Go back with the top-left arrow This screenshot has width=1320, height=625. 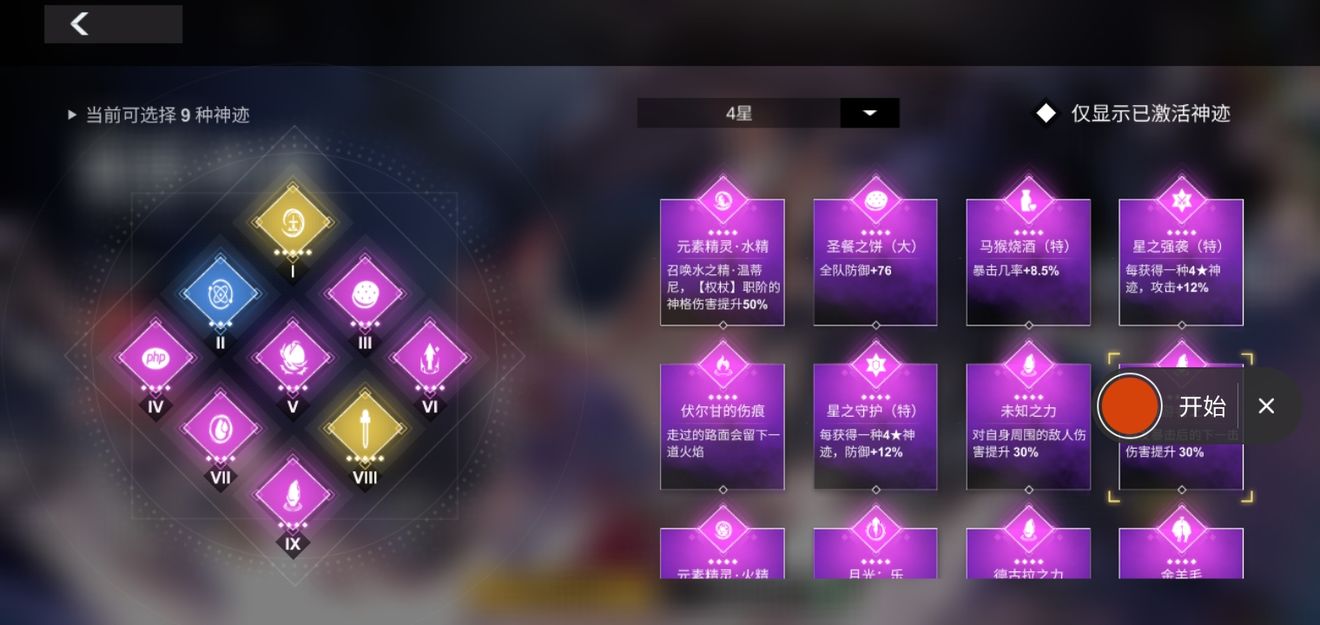pos(80,24)
